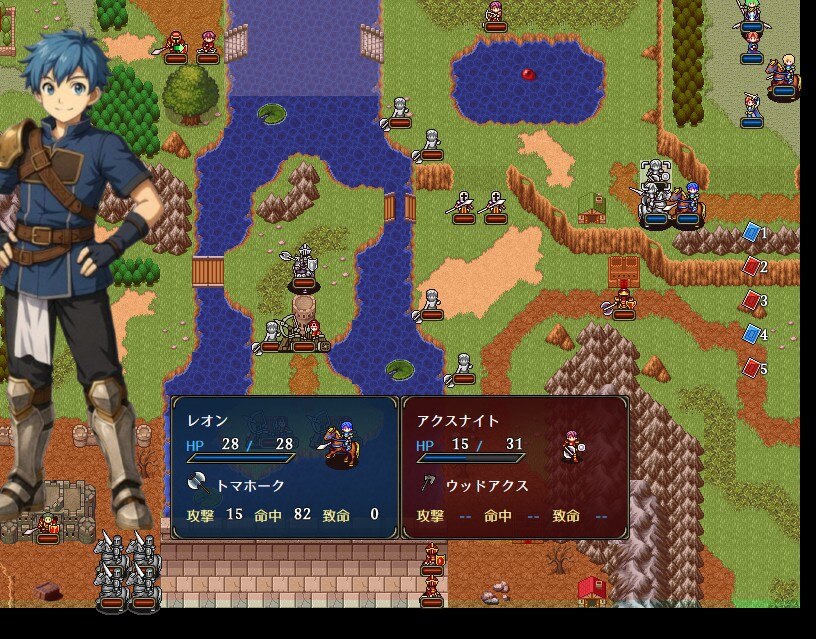Choose the blue card numbered 4

click(752, 334)
